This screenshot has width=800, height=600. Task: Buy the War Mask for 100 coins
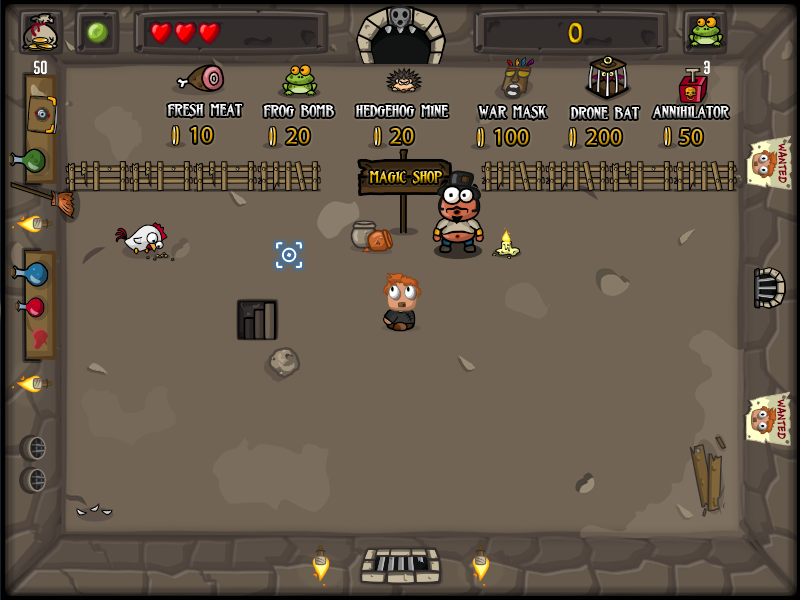515,78
